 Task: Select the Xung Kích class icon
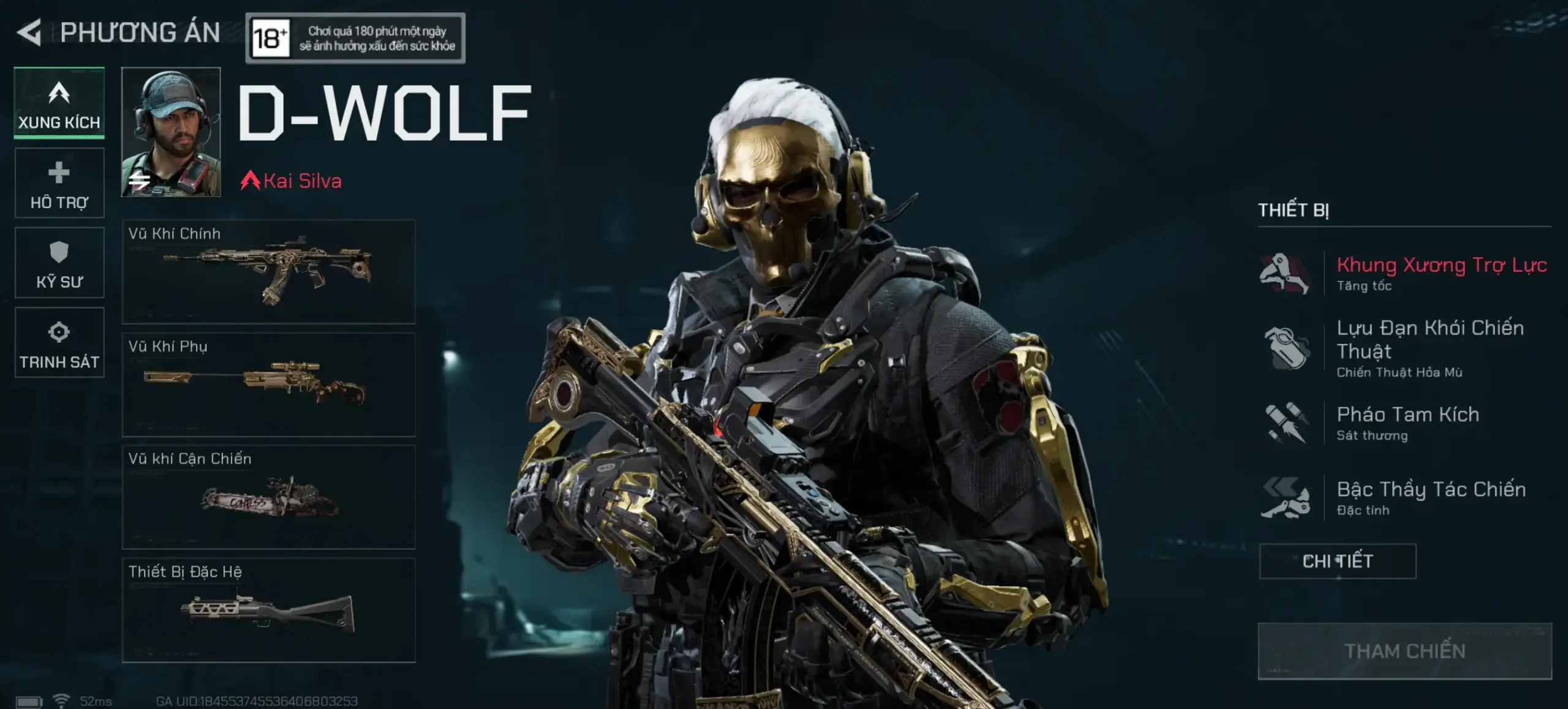click(59, 103)
